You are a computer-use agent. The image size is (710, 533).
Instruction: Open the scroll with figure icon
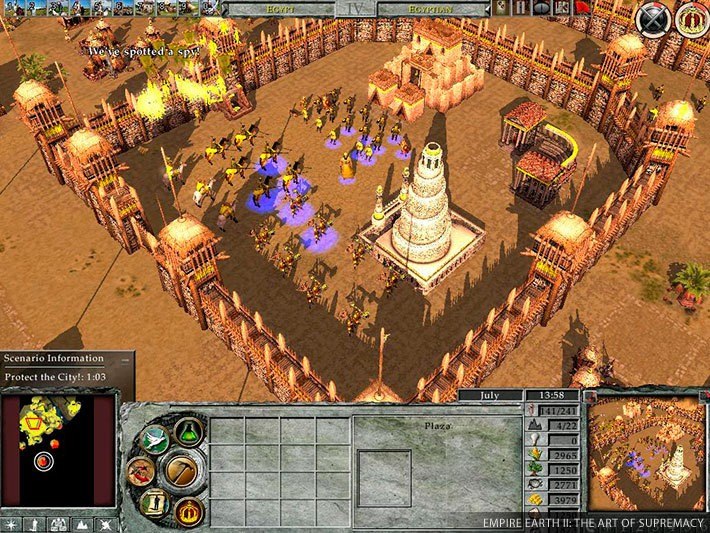pyautogui.click(x=152, y=503)
